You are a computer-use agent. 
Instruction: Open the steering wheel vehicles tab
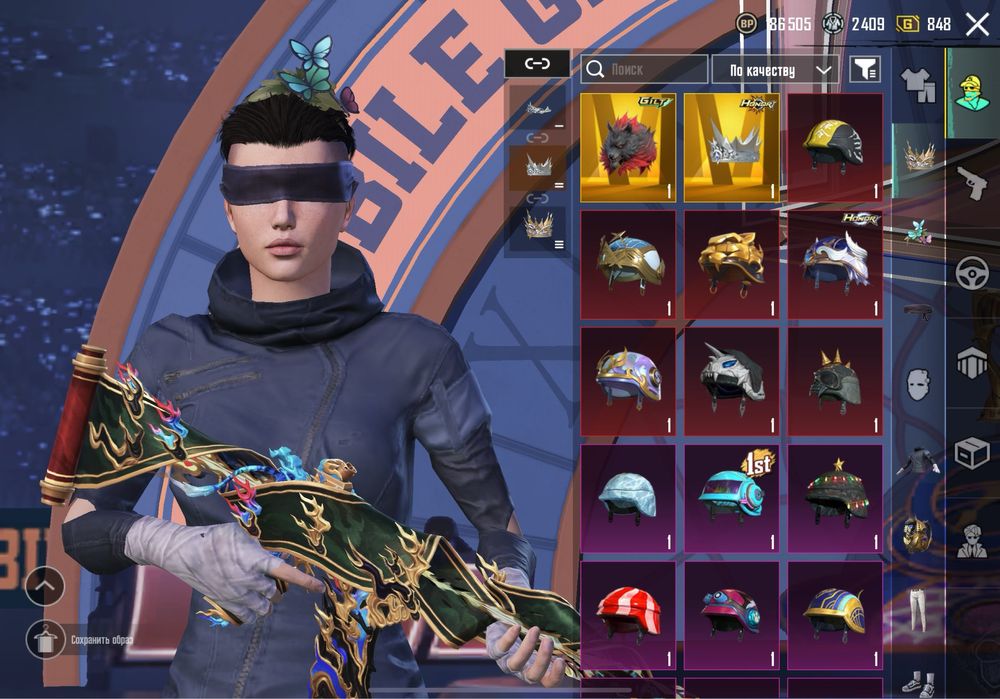971,272
